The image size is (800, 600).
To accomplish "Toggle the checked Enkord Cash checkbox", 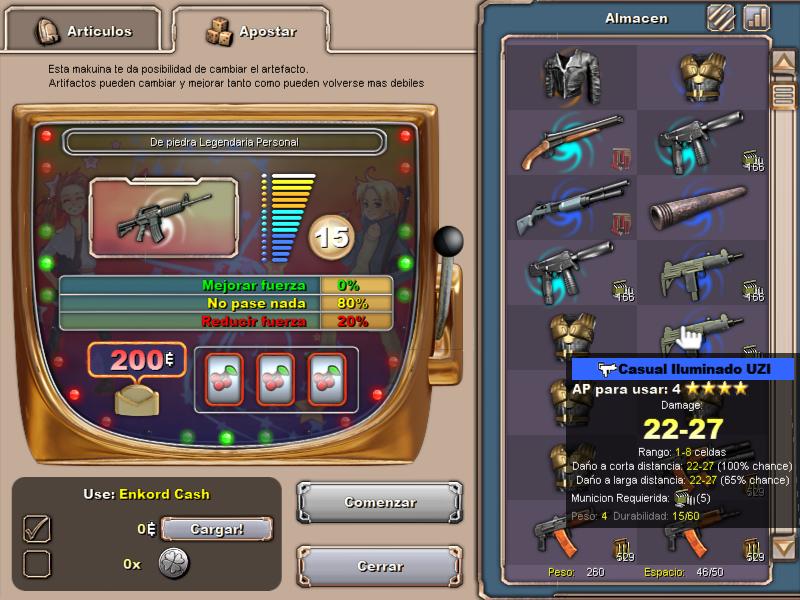I will click(x=37, y=529).
